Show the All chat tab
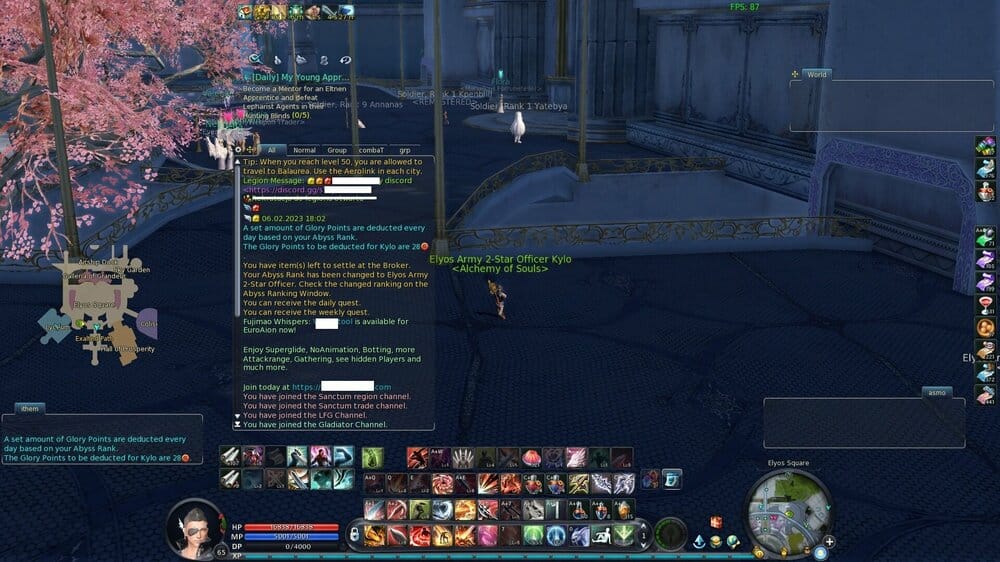 click(x=270, y=150)
